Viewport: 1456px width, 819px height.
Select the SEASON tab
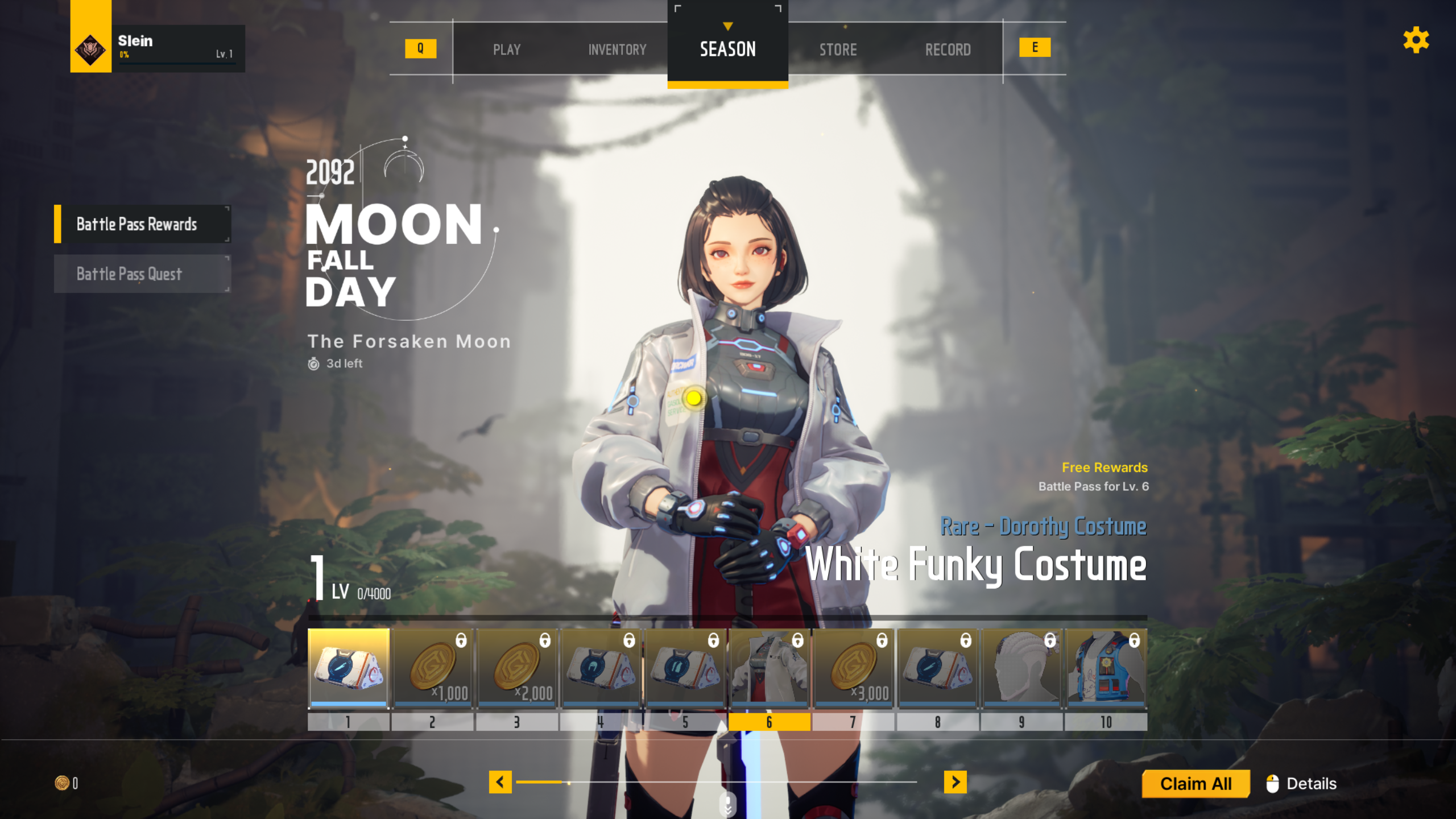727,49
